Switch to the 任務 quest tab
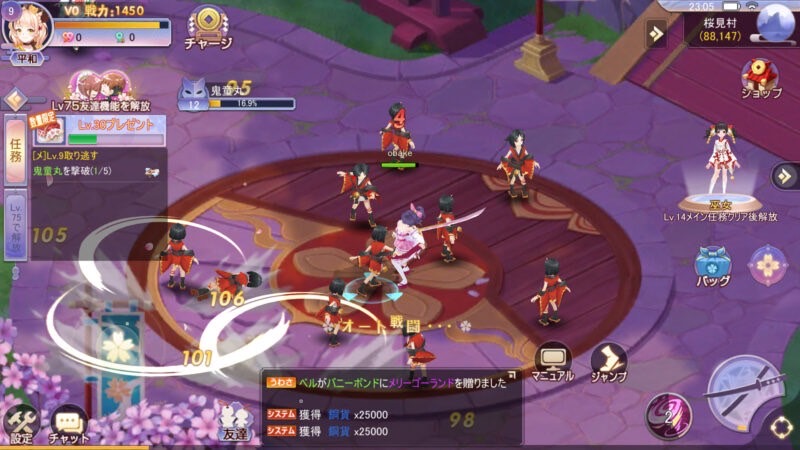 (x=15, y=150)
